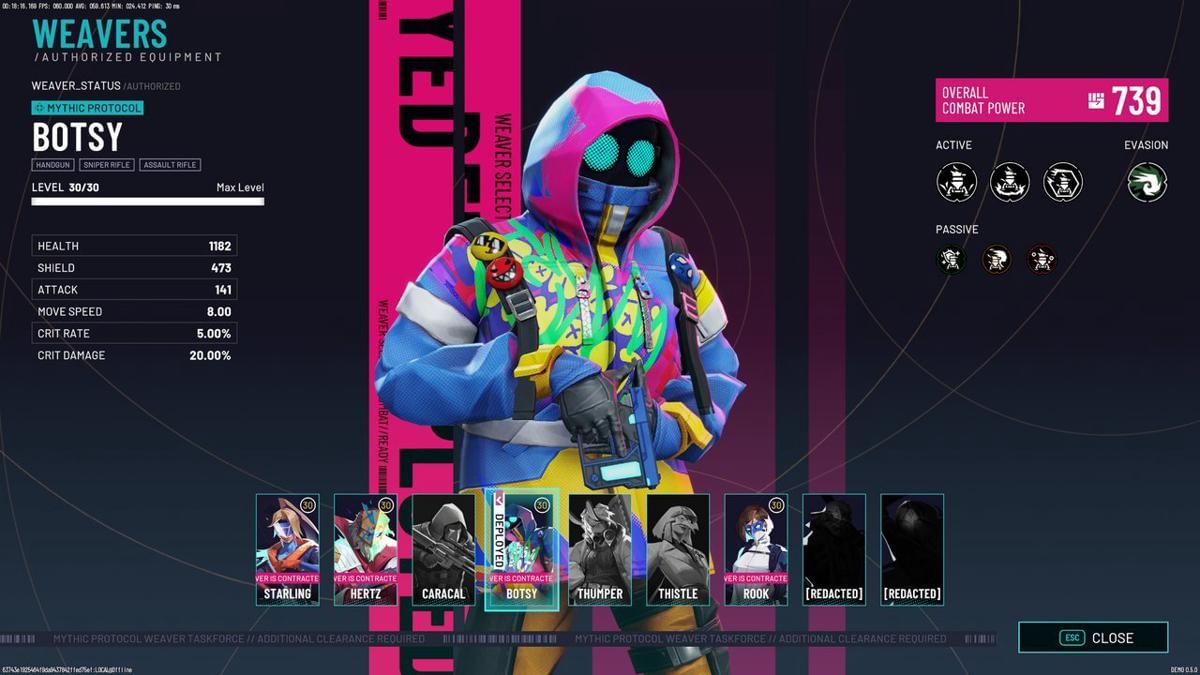
Task: Select the Starling weaver card
Action: (x=288, y=550)
